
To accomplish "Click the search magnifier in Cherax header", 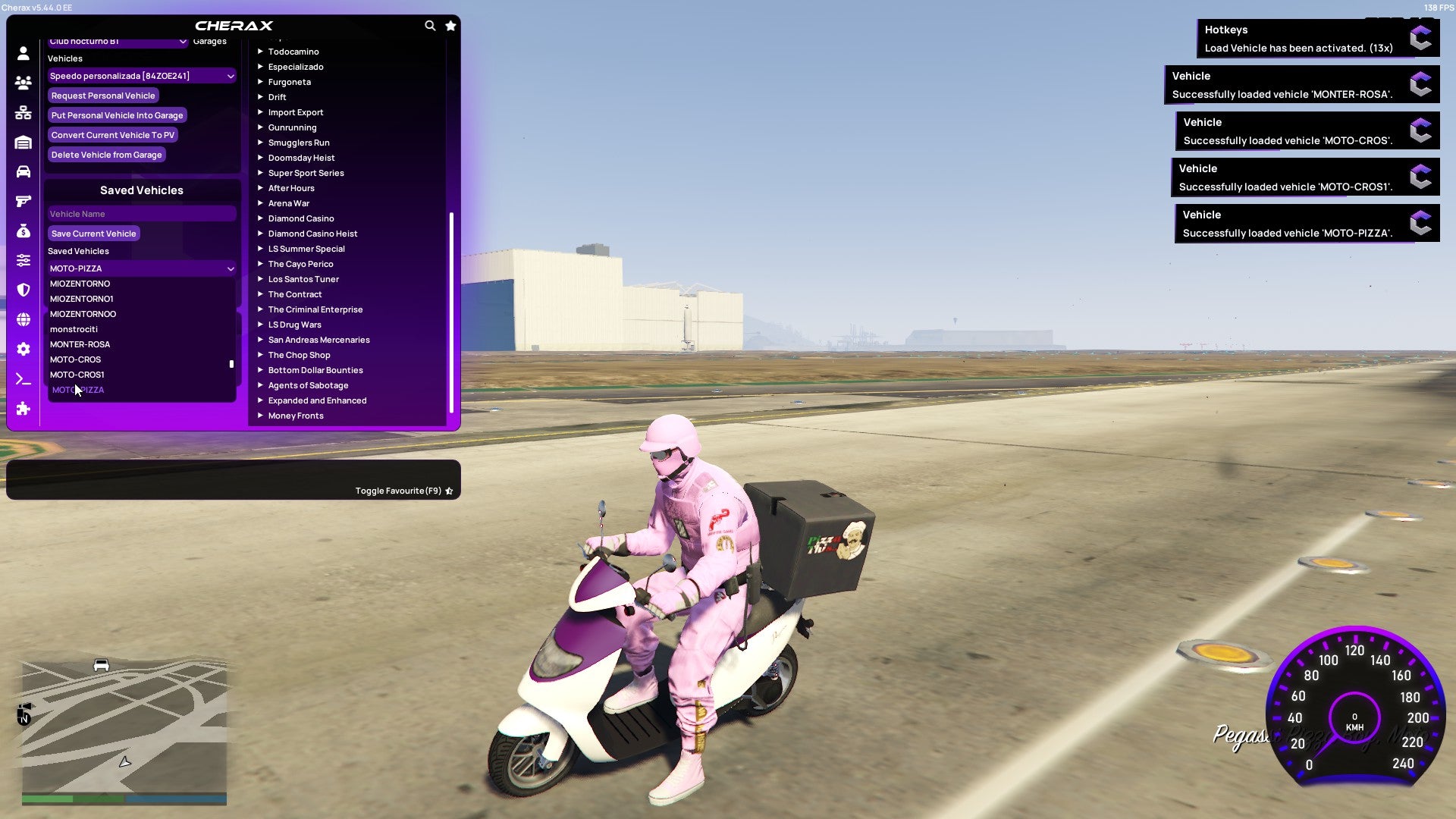I will [430, 25].
